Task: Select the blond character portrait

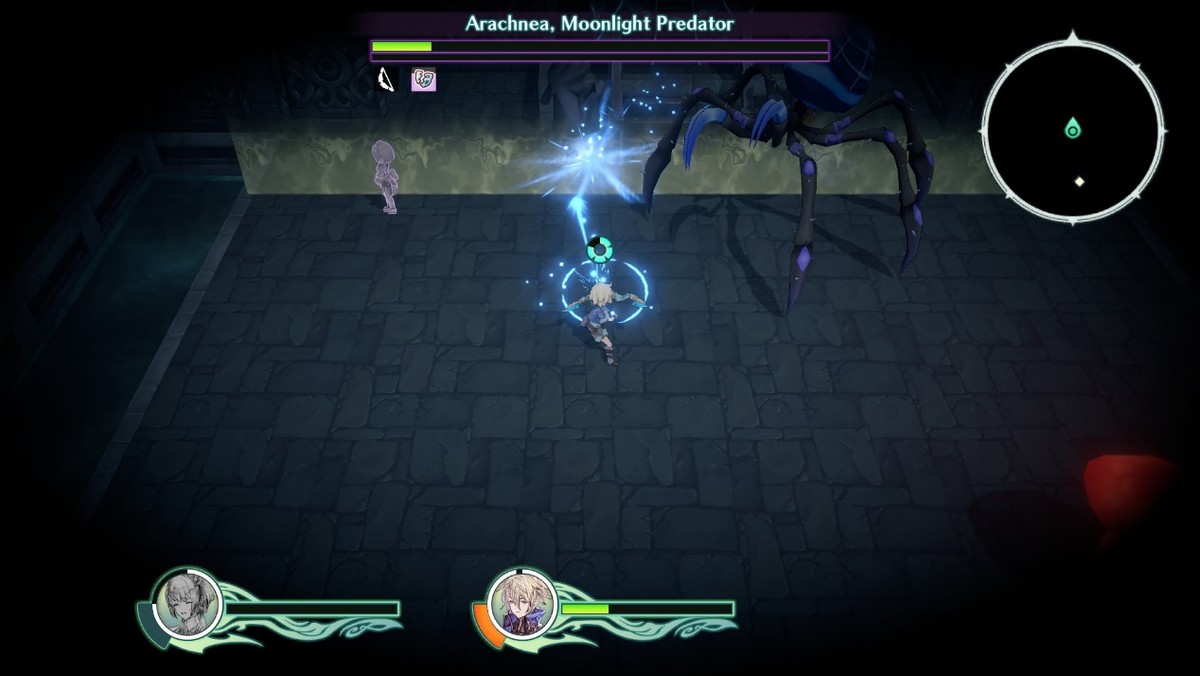Action: click(x=521, y=604)
